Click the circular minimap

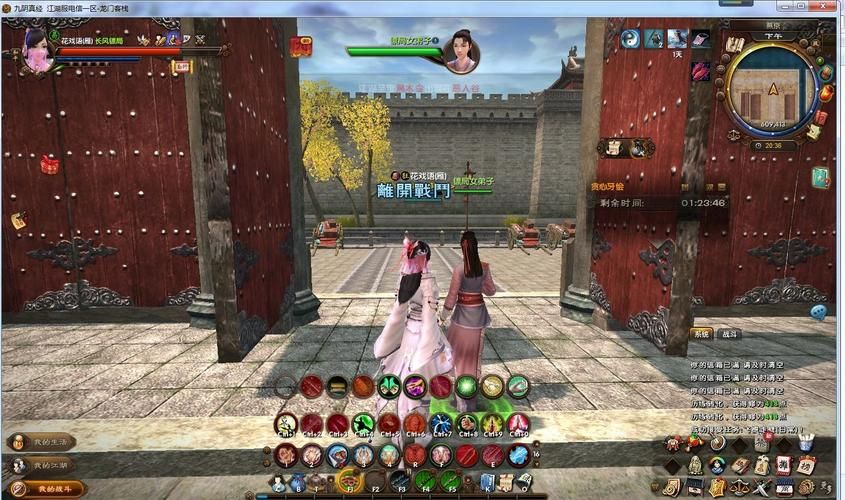point(772,93)
